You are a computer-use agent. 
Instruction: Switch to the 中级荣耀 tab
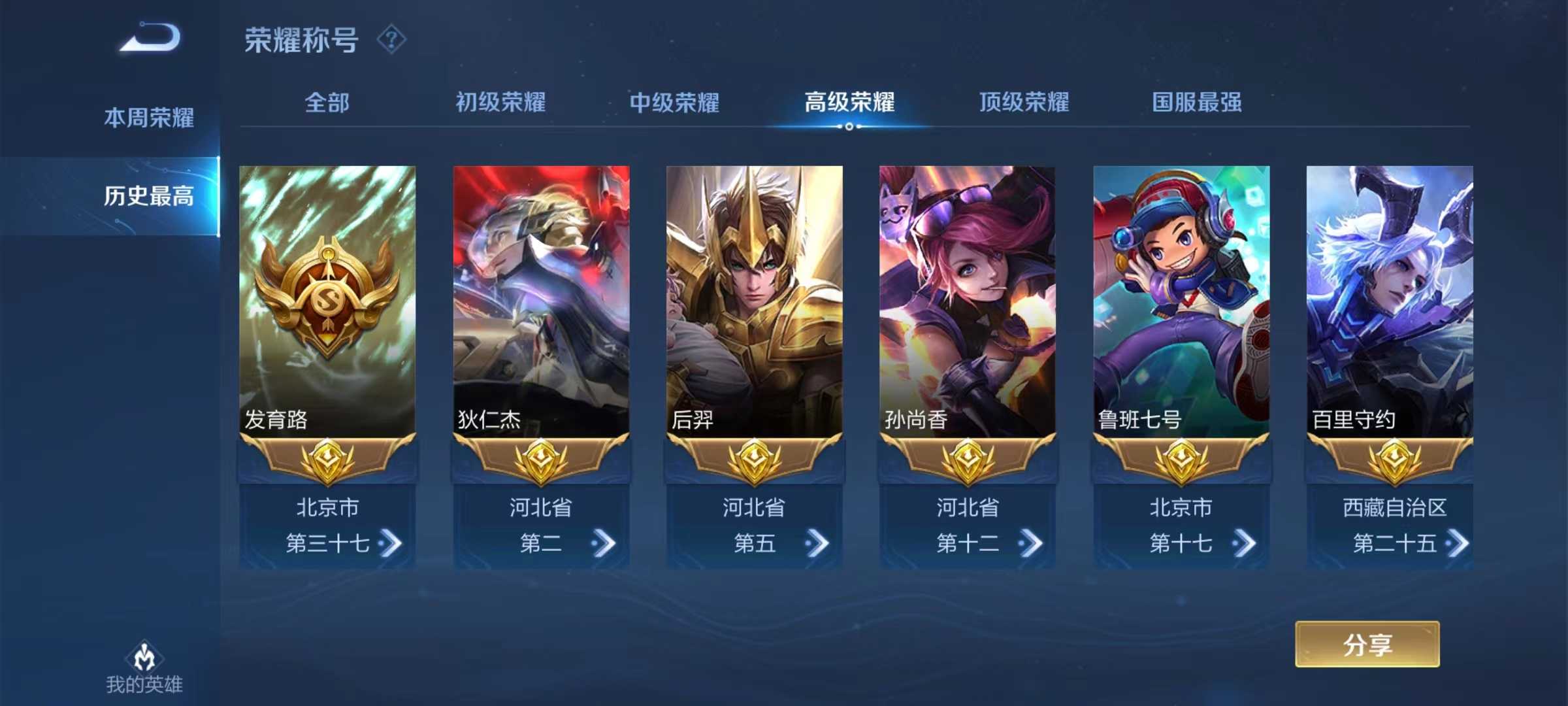click(x=674, y=103)
